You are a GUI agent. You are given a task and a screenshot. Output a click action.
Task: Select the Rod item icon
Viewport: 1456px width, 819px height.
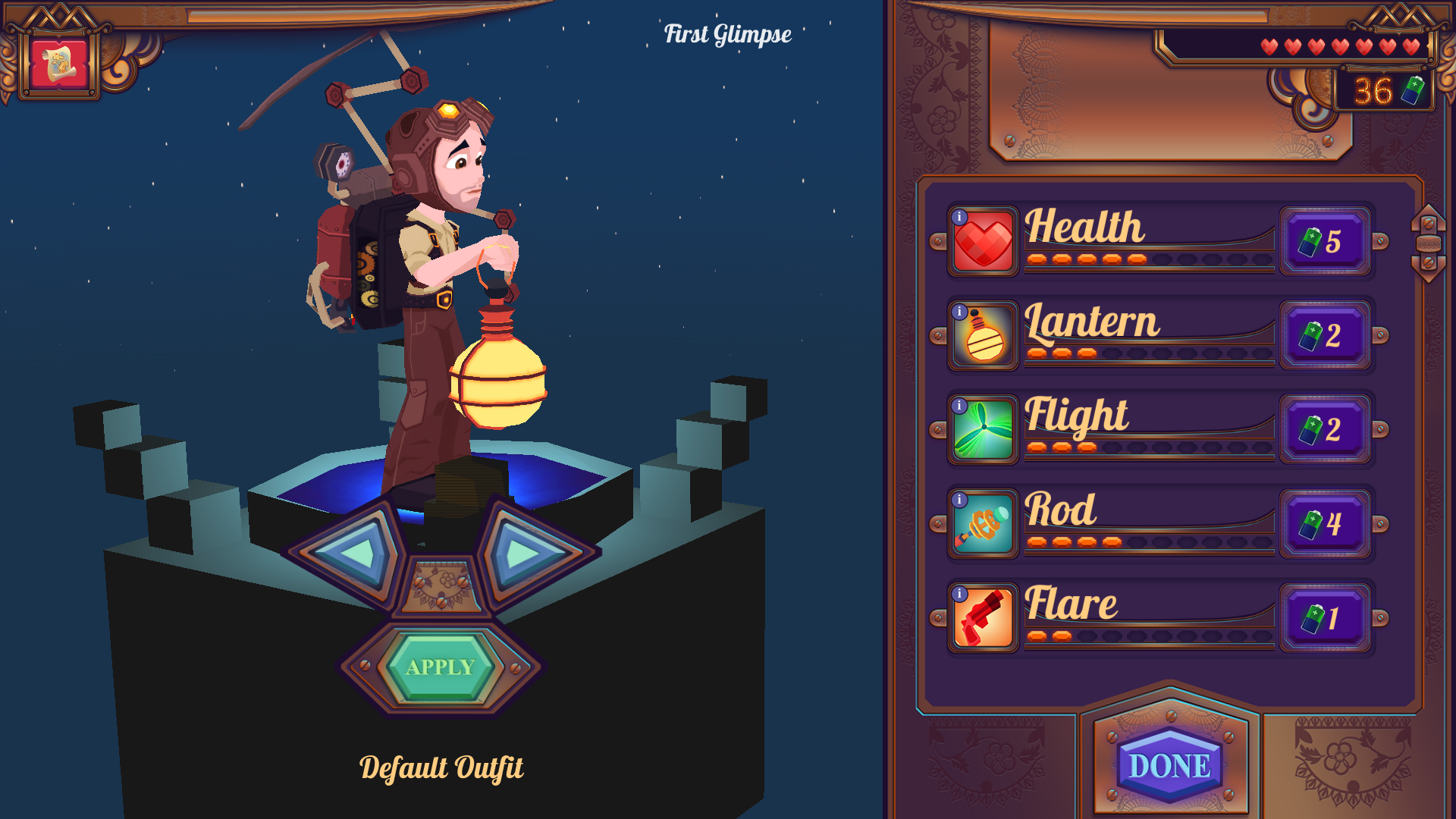984,525
